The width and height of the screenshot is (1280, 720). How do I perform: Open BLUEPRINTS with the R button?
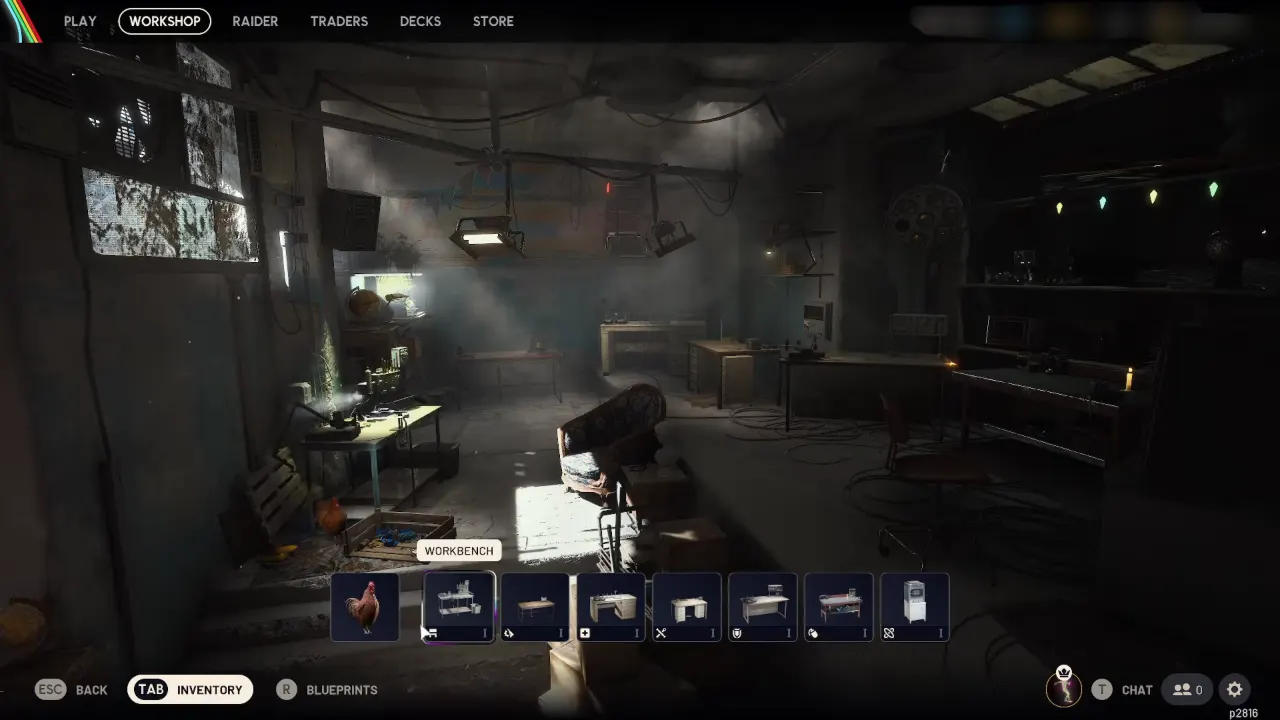pos(327,689)
